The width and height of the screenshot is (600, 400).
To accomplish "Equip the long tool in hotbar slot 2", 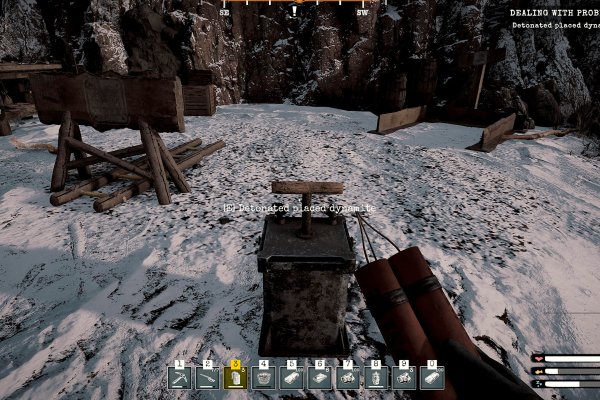I will 208,377.
